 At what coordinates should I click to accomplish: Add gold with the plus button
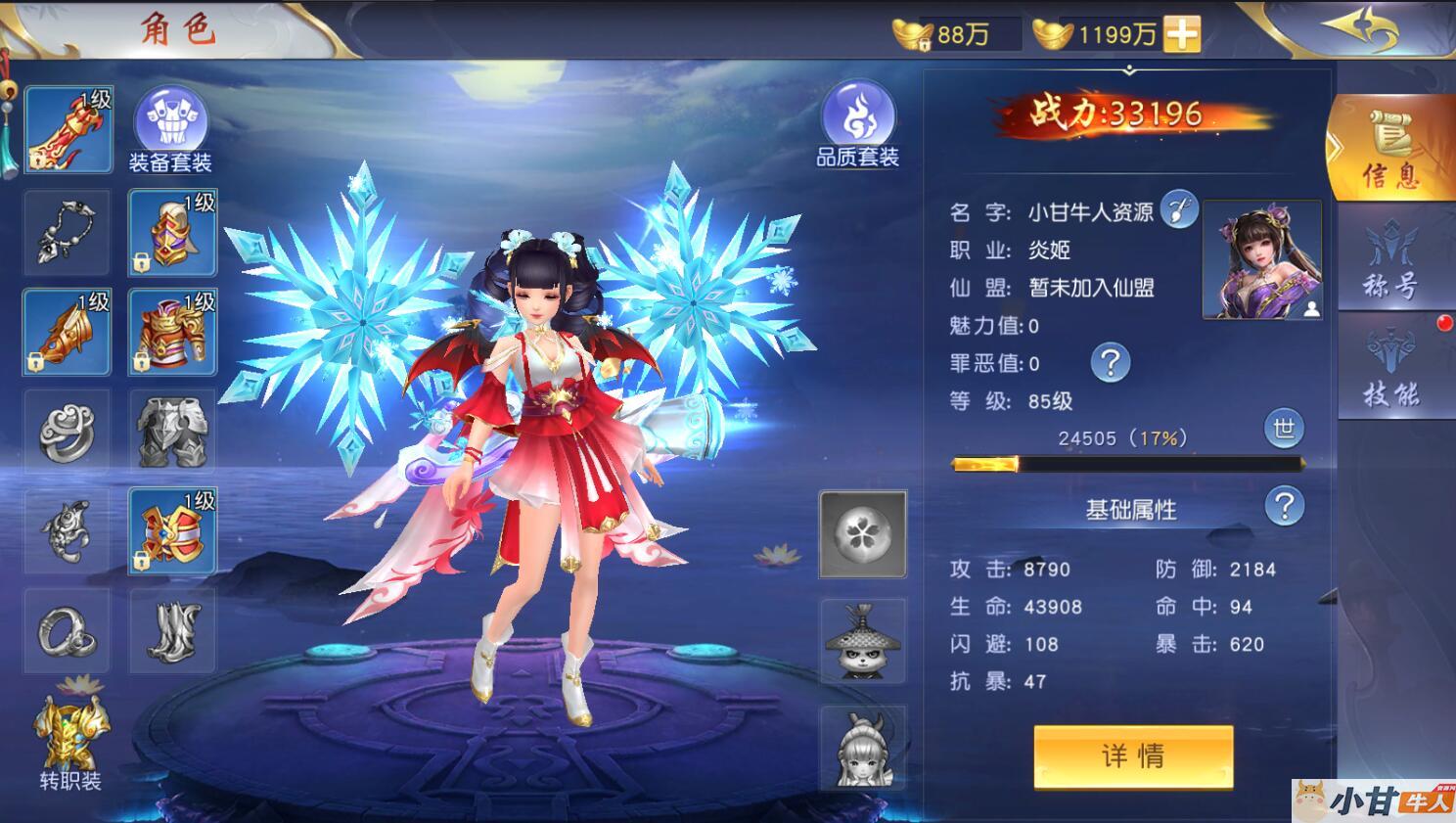1182,34
